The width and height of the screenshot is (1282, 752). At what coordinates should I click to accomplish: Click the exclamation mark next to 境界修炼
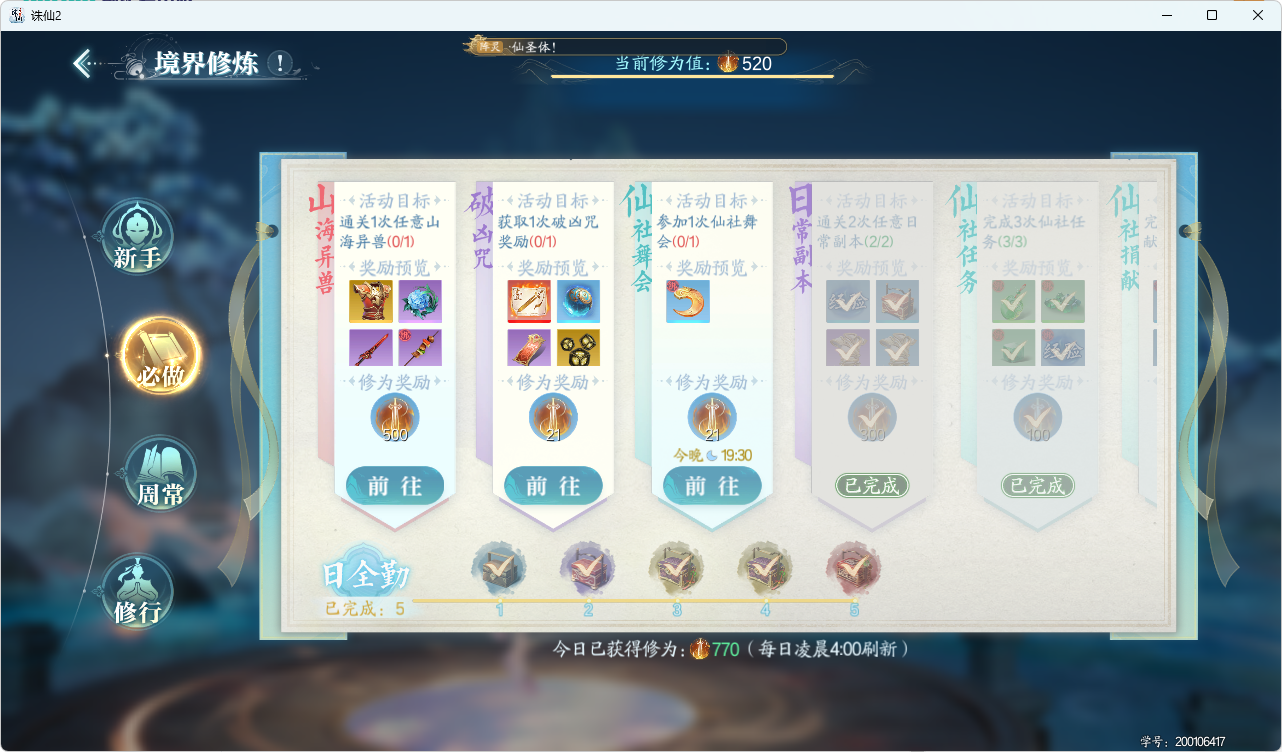(279, 63)
